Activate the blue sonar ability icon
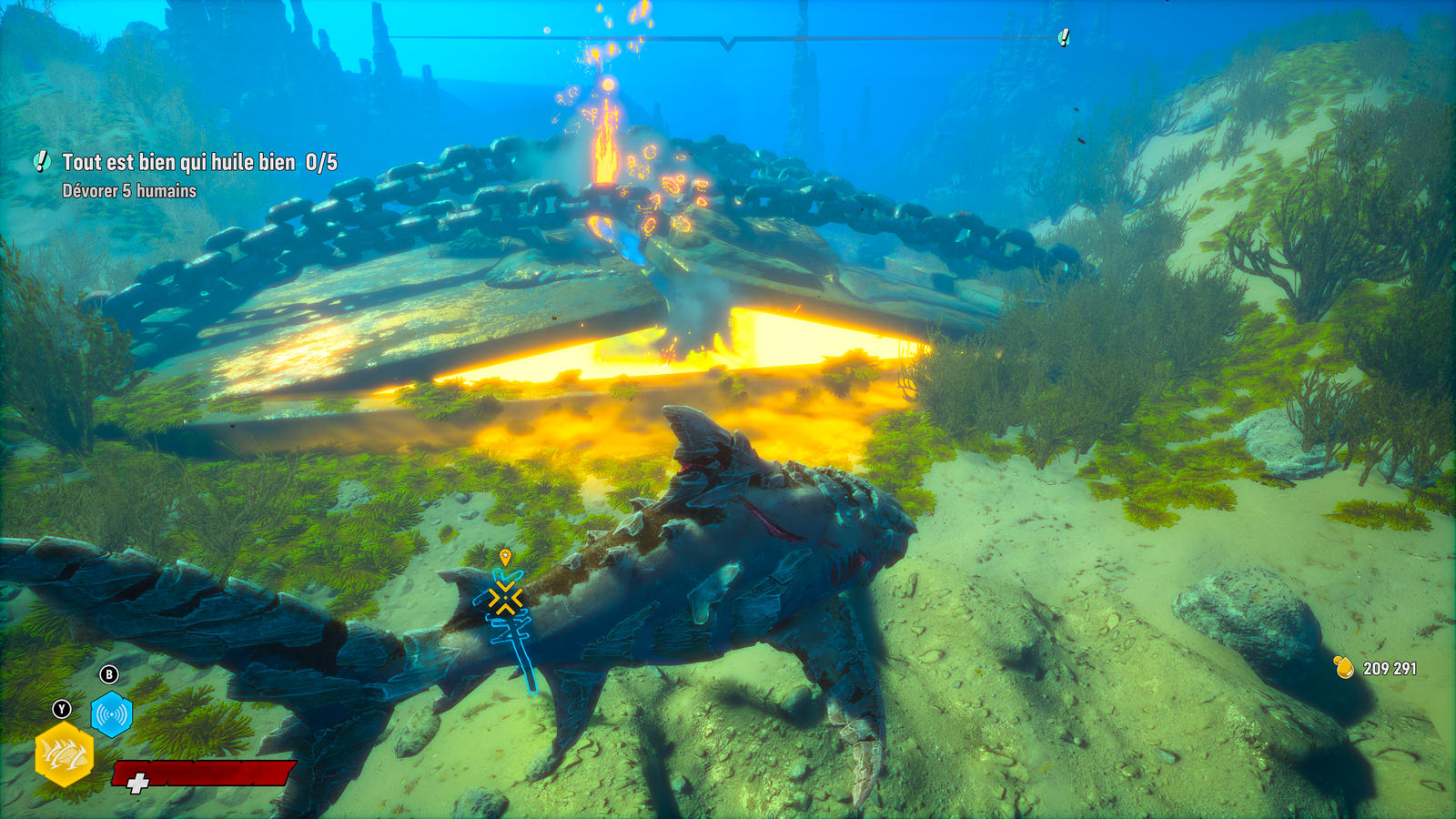 112,714
